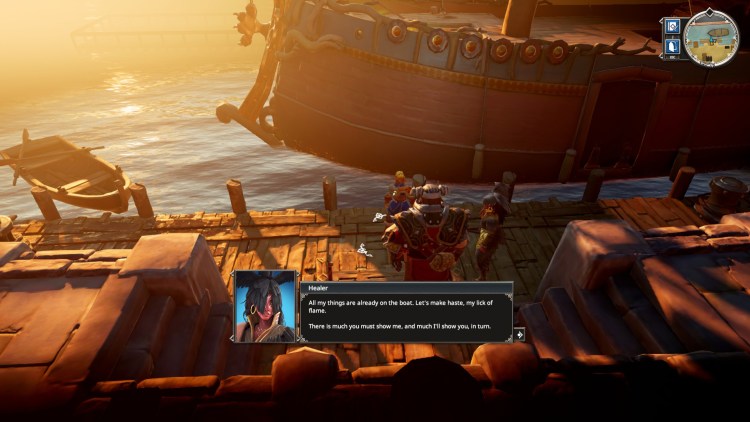Open the map icon beside the minimap

(672, 26)
